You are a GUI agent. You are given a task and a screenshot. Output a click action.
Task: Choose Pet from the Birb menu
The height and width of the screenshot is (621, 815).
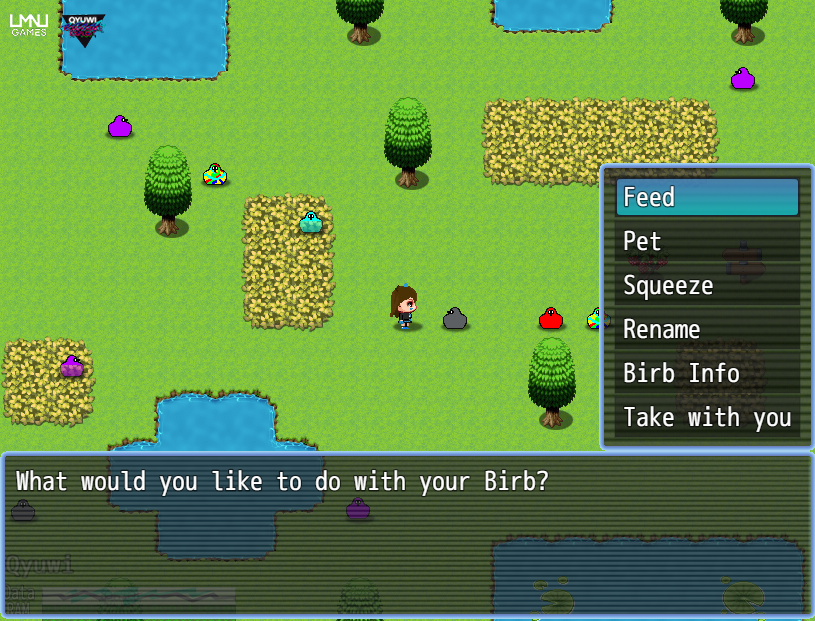pos(707,242)
